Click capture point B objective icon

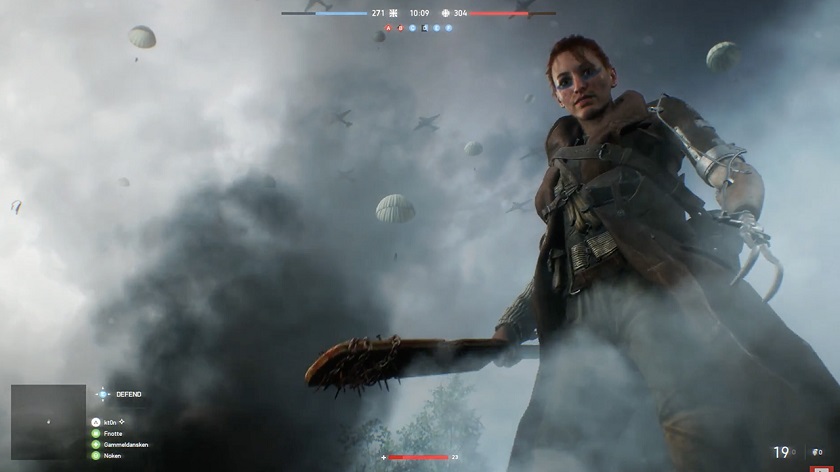[402, 28]
